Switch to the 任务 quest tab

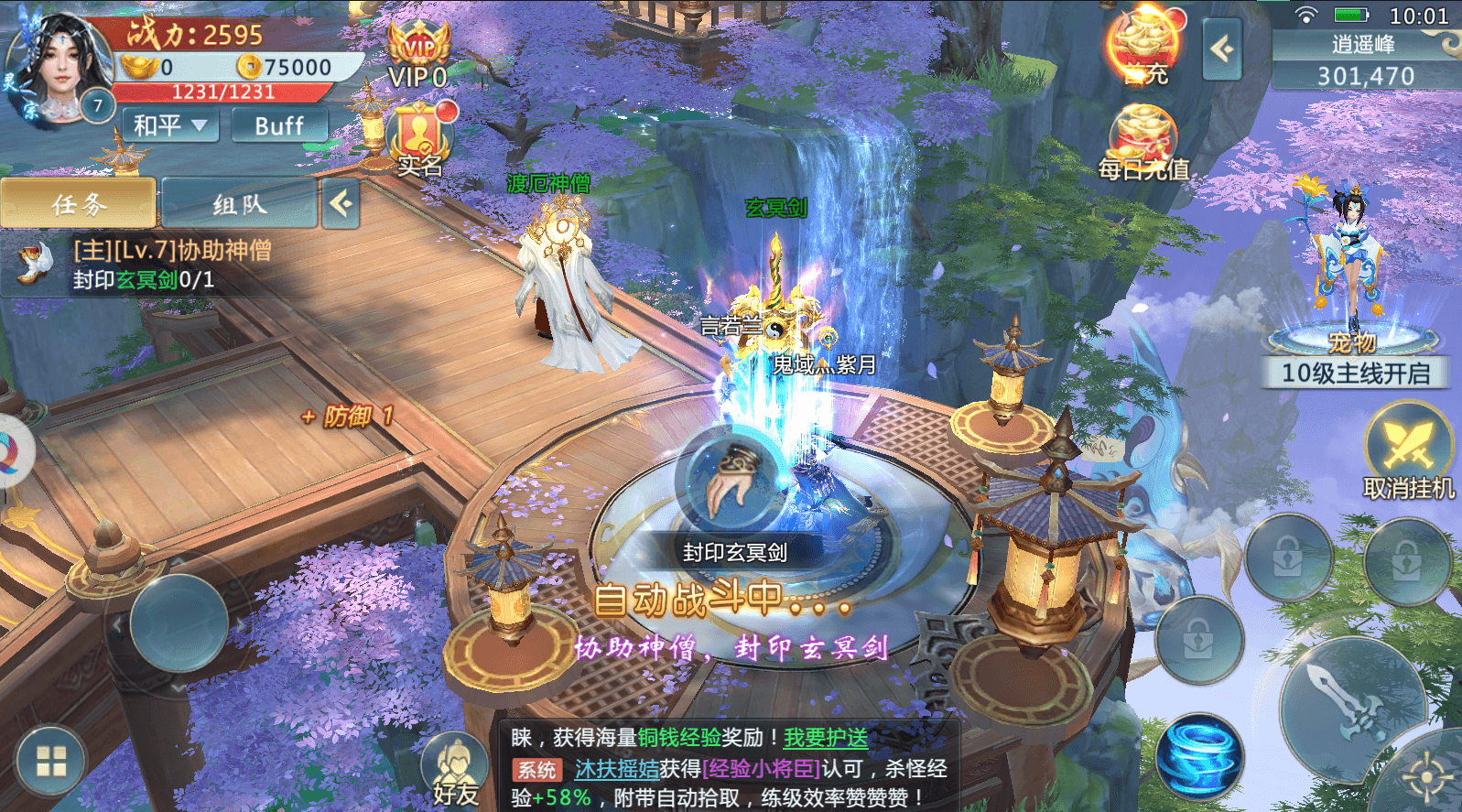79,203
